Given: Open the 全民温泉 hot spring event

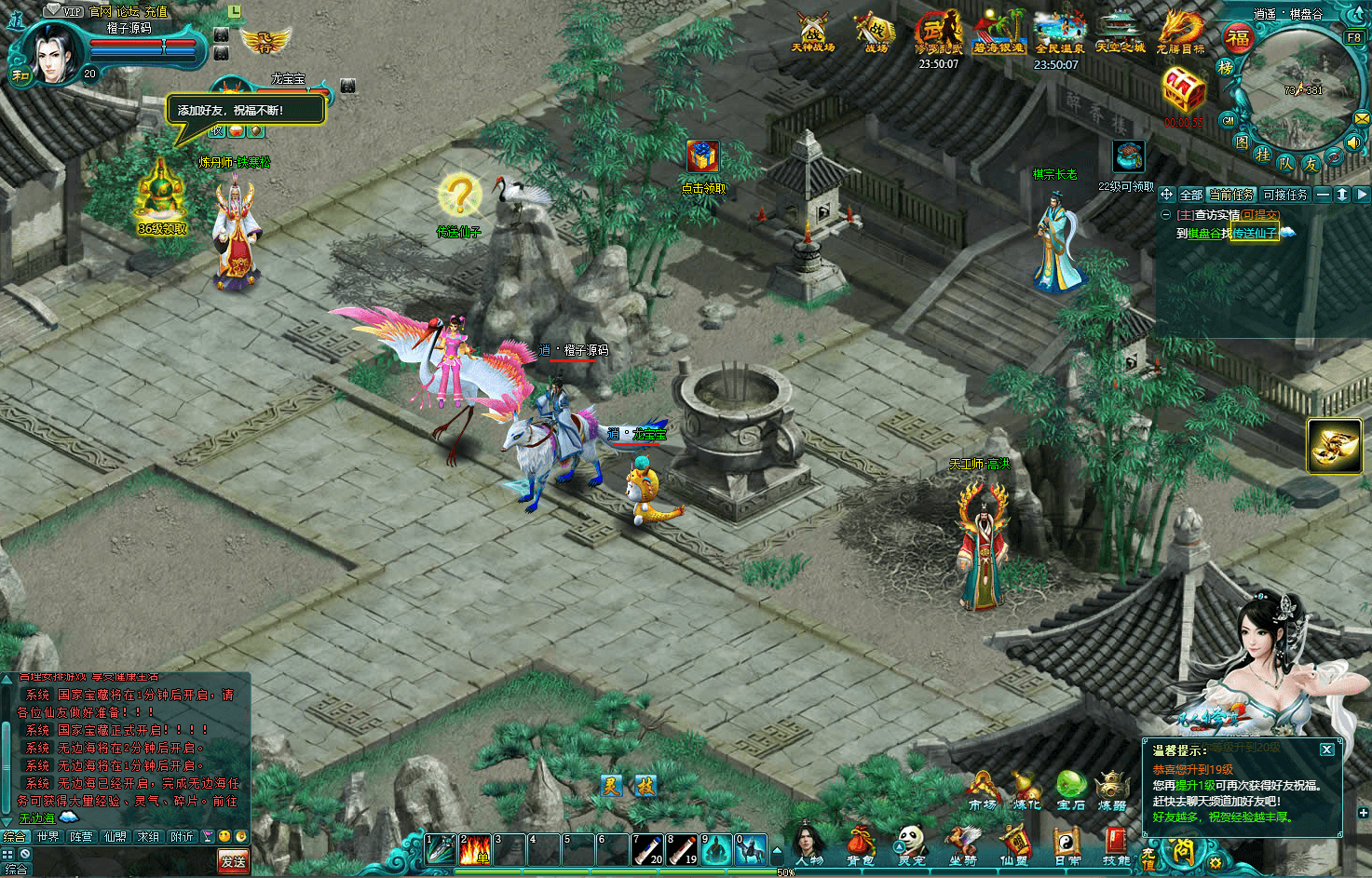Looking at the screenshot, I should point(1060,32).
